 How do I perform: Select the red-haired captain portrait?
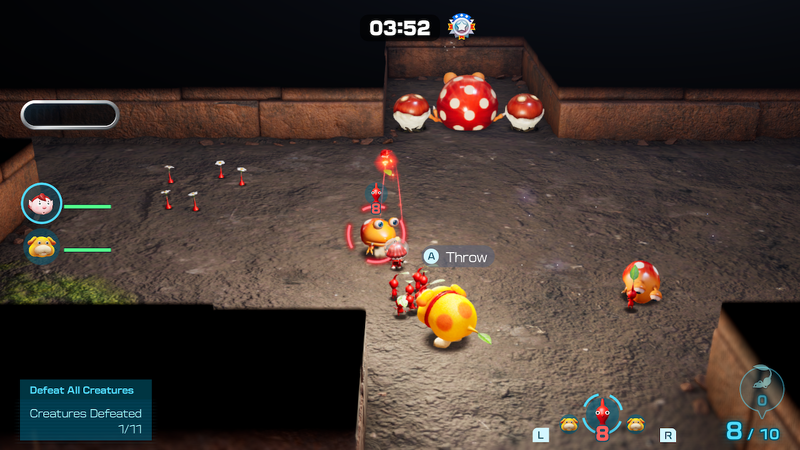(42, 204)
